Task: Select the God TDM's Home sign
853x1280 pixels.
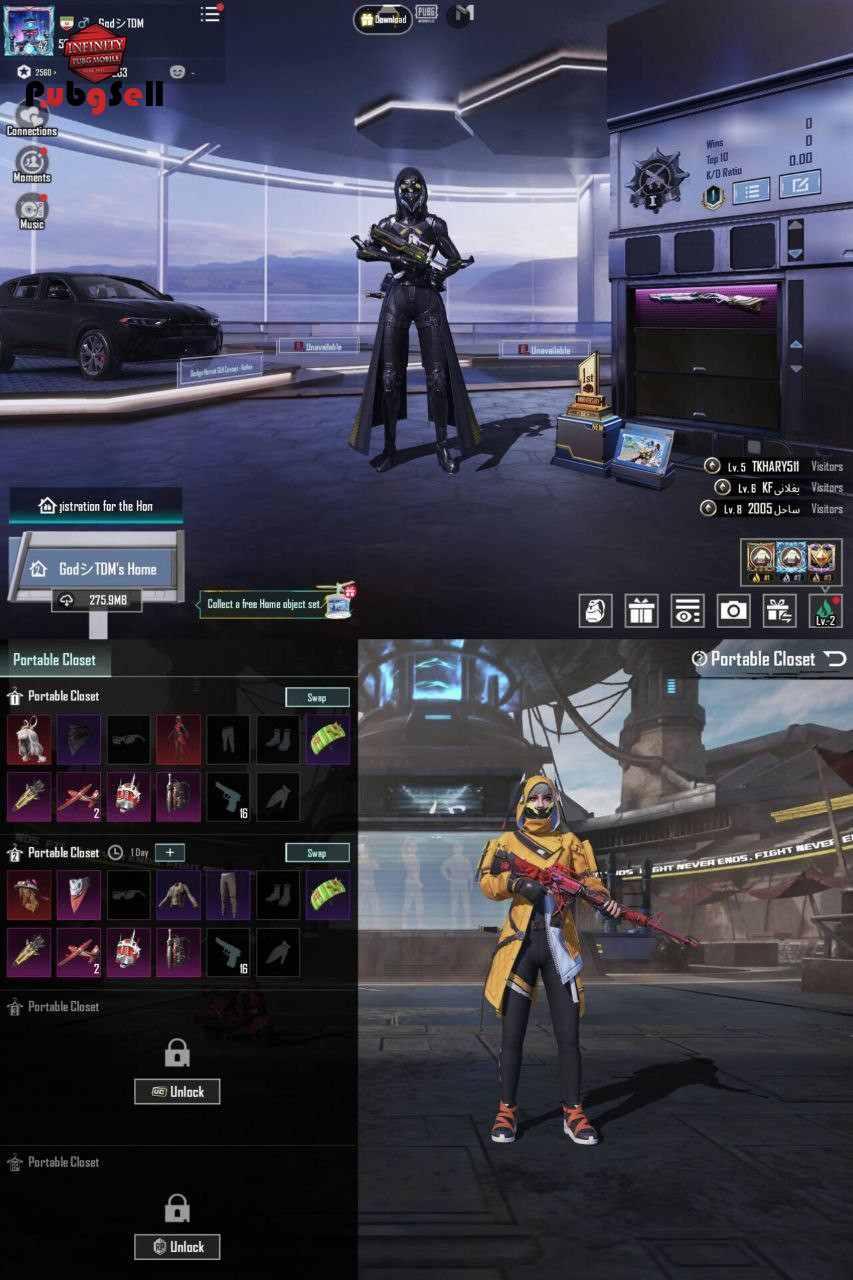Action: [x=96, y=569]
